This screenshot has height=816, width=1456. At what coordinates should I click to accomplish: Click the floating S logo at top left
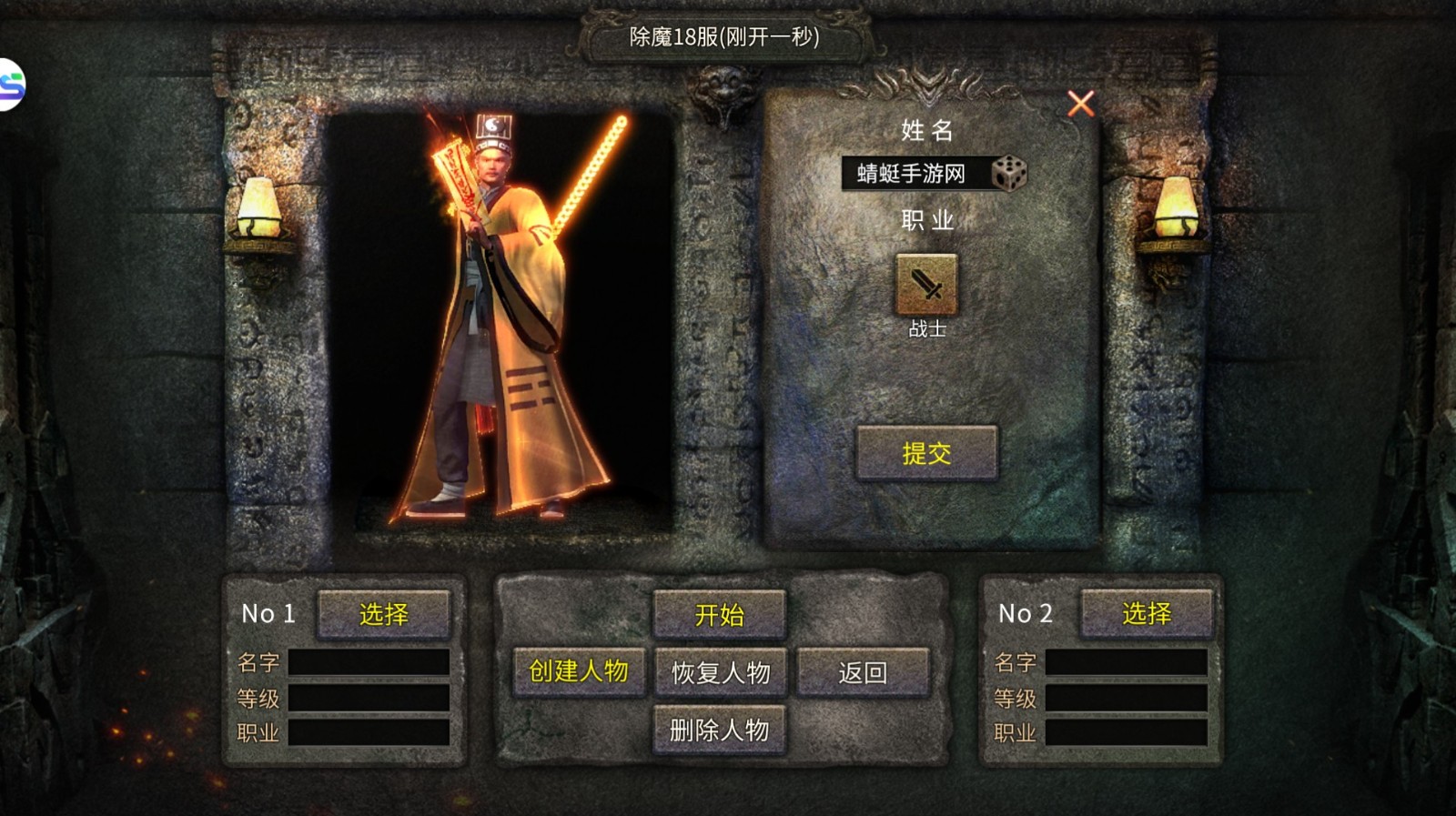(13, 78)
